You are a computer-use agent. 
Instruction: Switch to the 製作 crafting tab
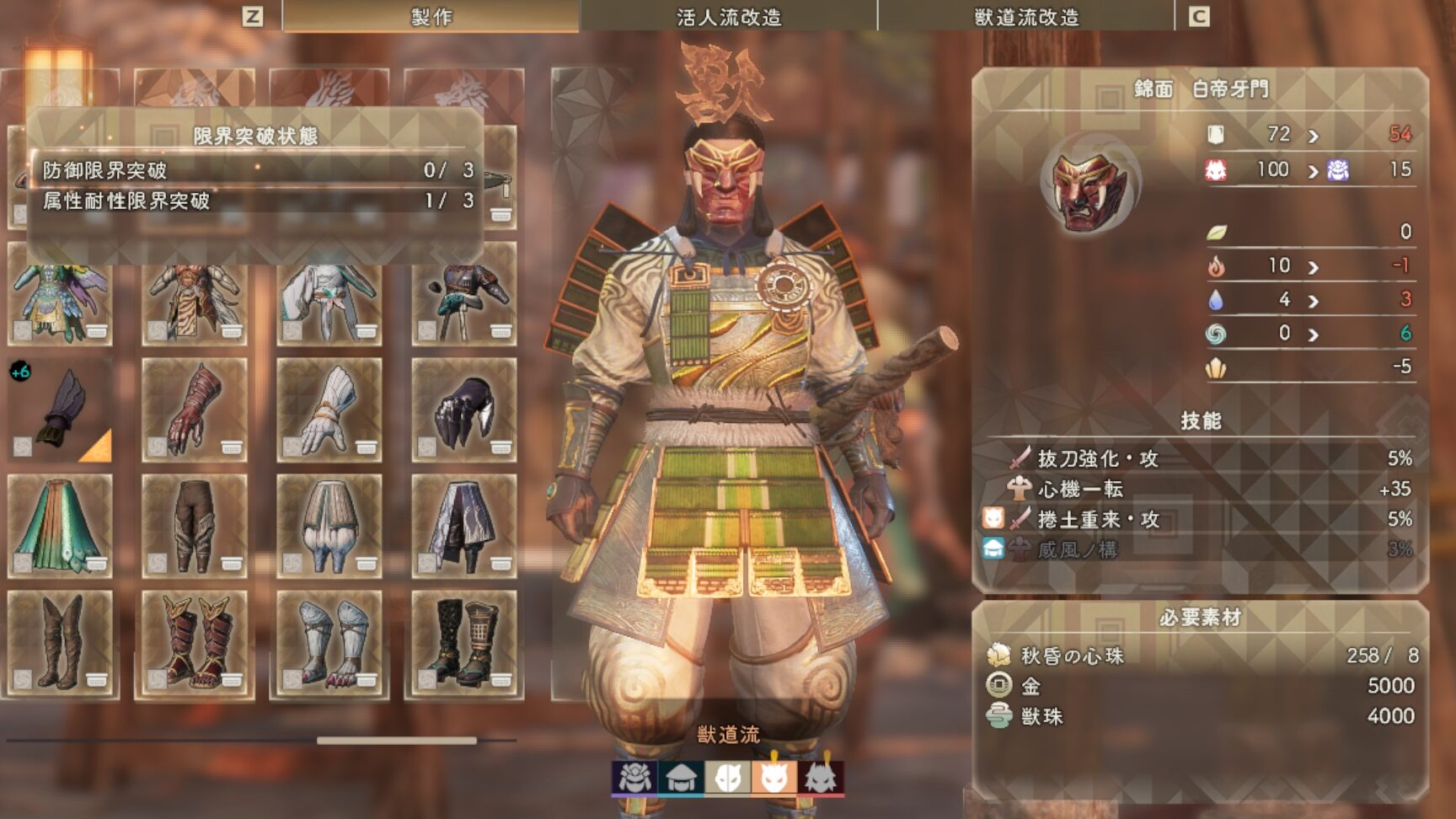(x=431, y=17)
